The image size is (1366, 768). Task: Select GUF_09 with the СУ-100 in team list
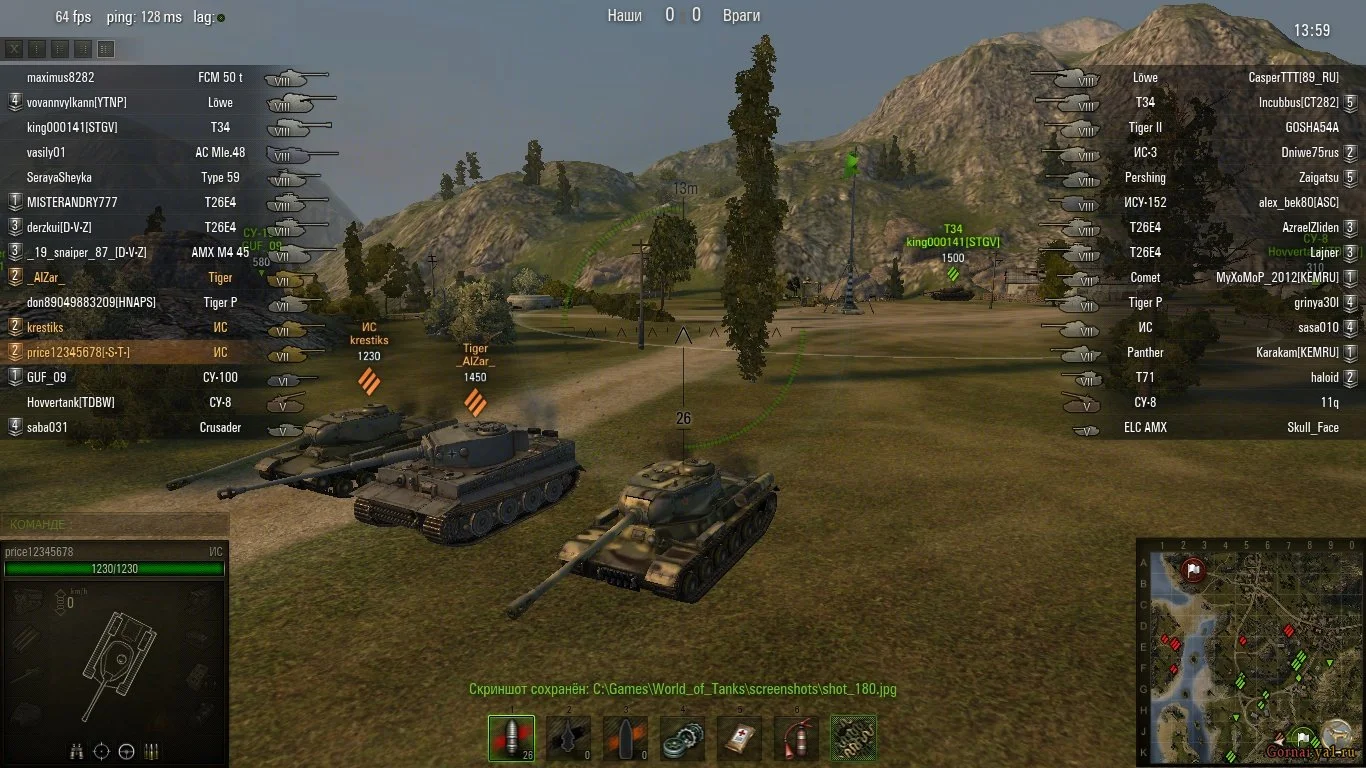pos(46,377)
